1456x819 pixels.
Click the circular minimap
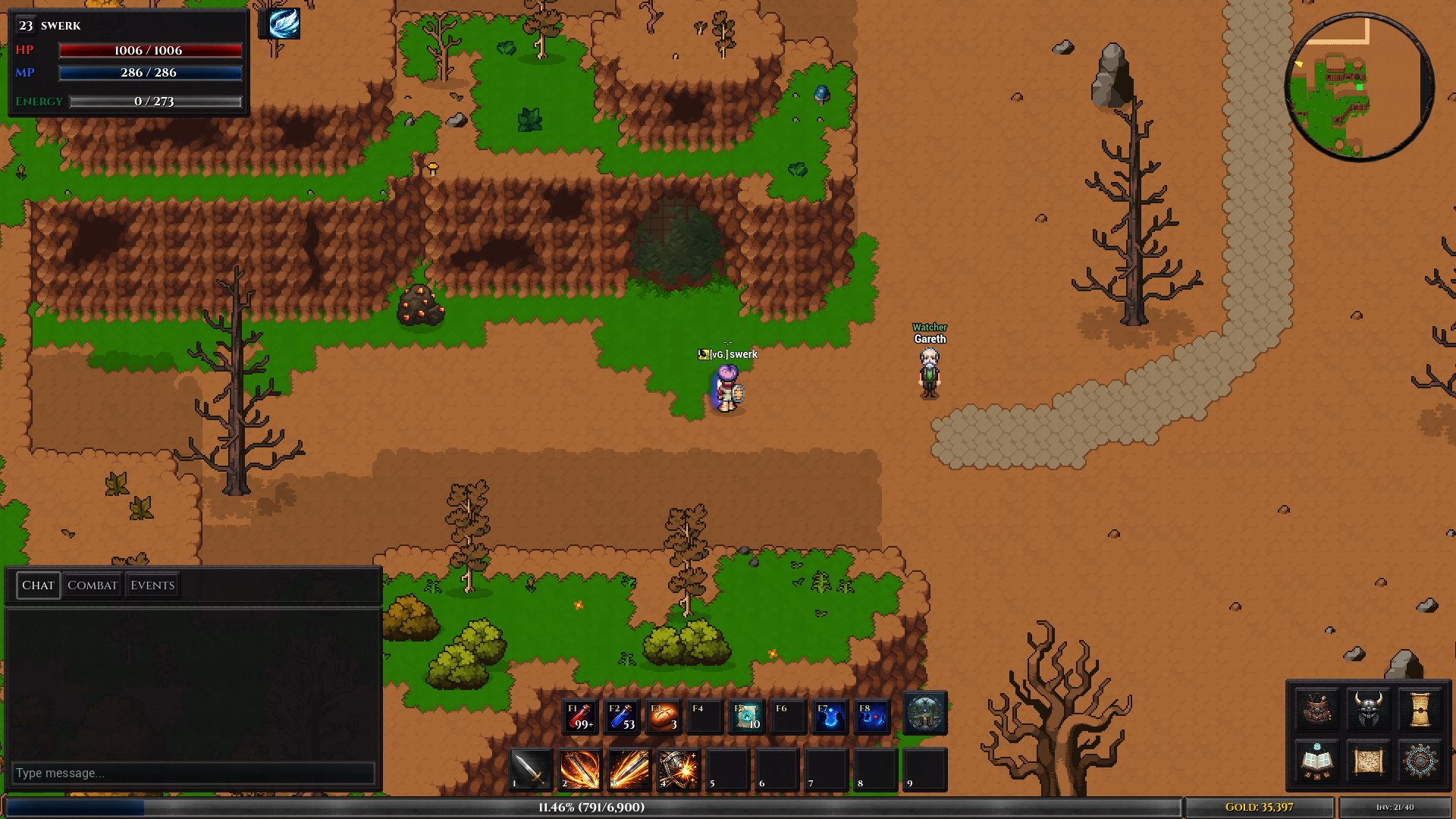pos(1359,86)
